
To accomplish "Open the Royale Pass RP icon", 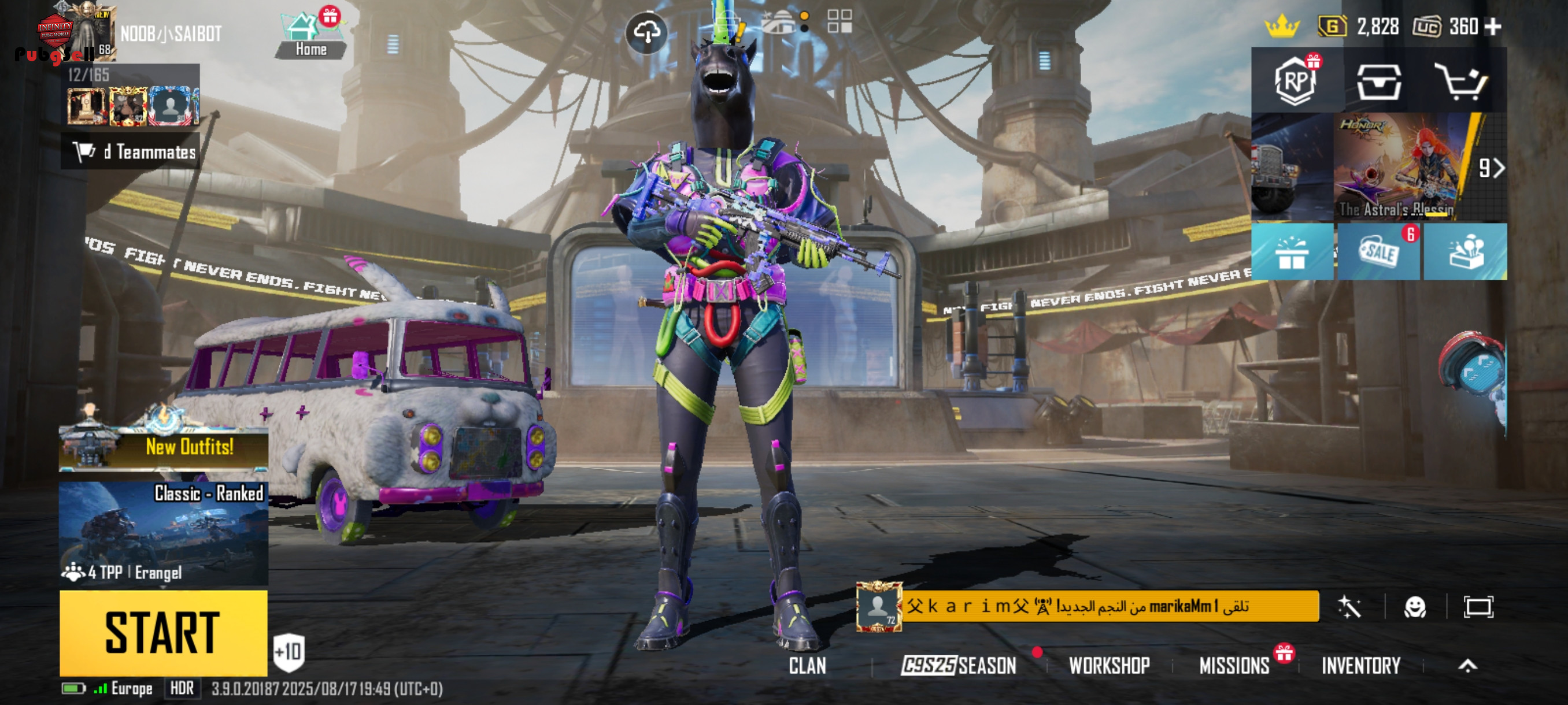I will [x=1295, y=81].
